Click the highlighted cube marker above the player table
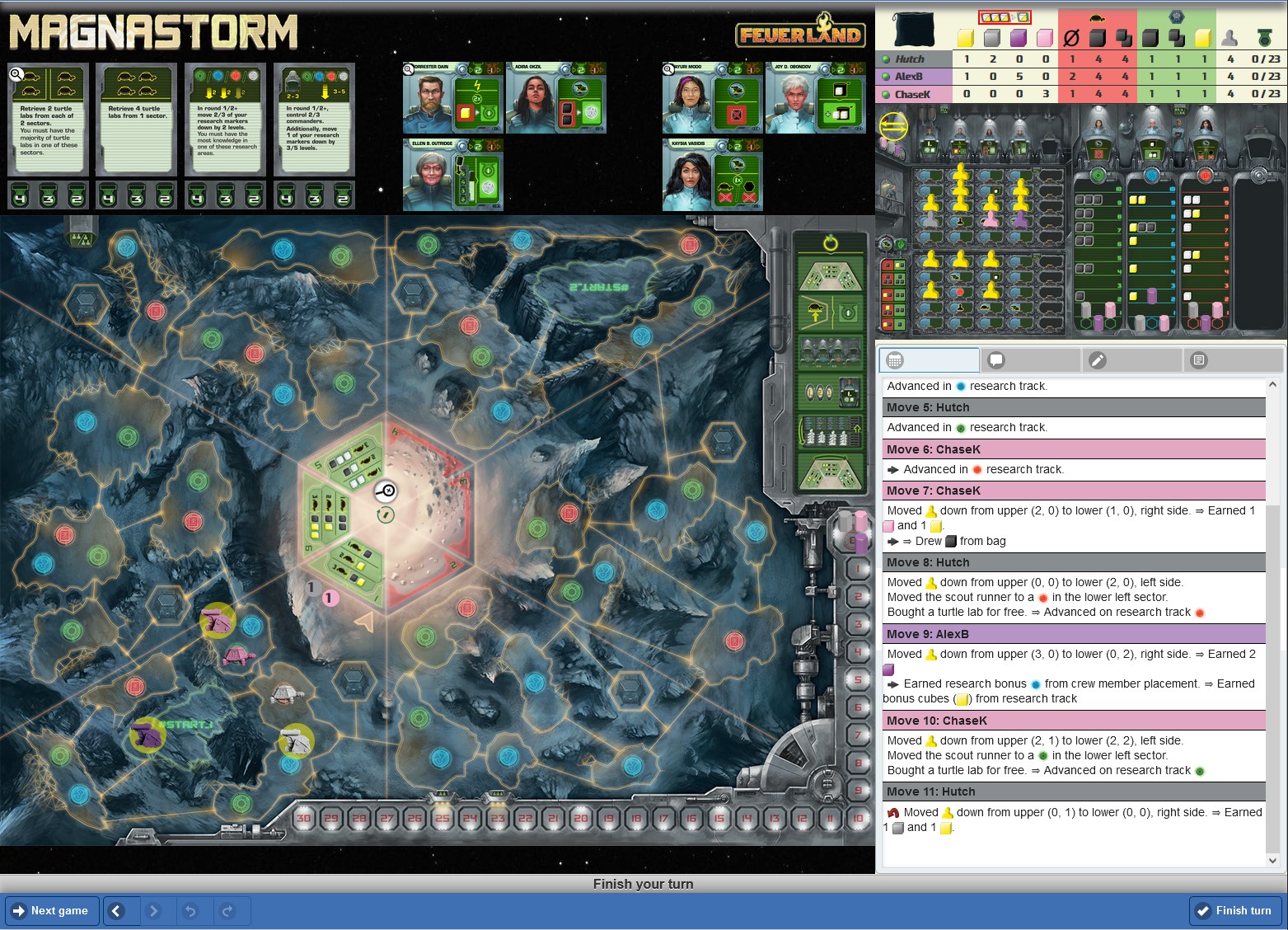The image size is (1288, 930). click(x=1005, y=16)
